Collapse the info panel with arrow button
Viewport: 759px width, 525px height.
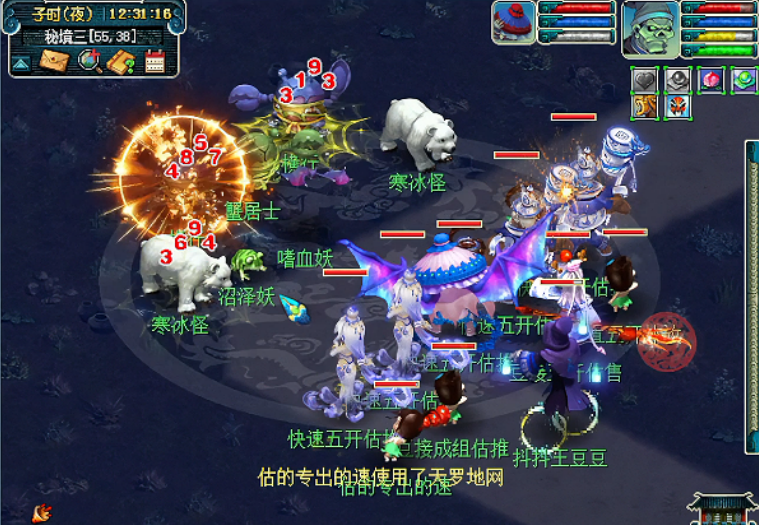click(21, 64)
